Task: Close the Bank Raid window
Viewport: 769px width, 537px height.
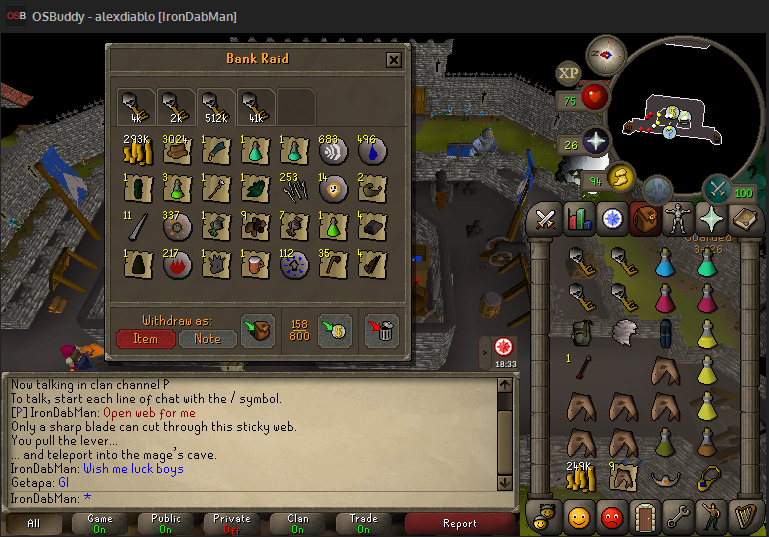Action: [394, 60]
